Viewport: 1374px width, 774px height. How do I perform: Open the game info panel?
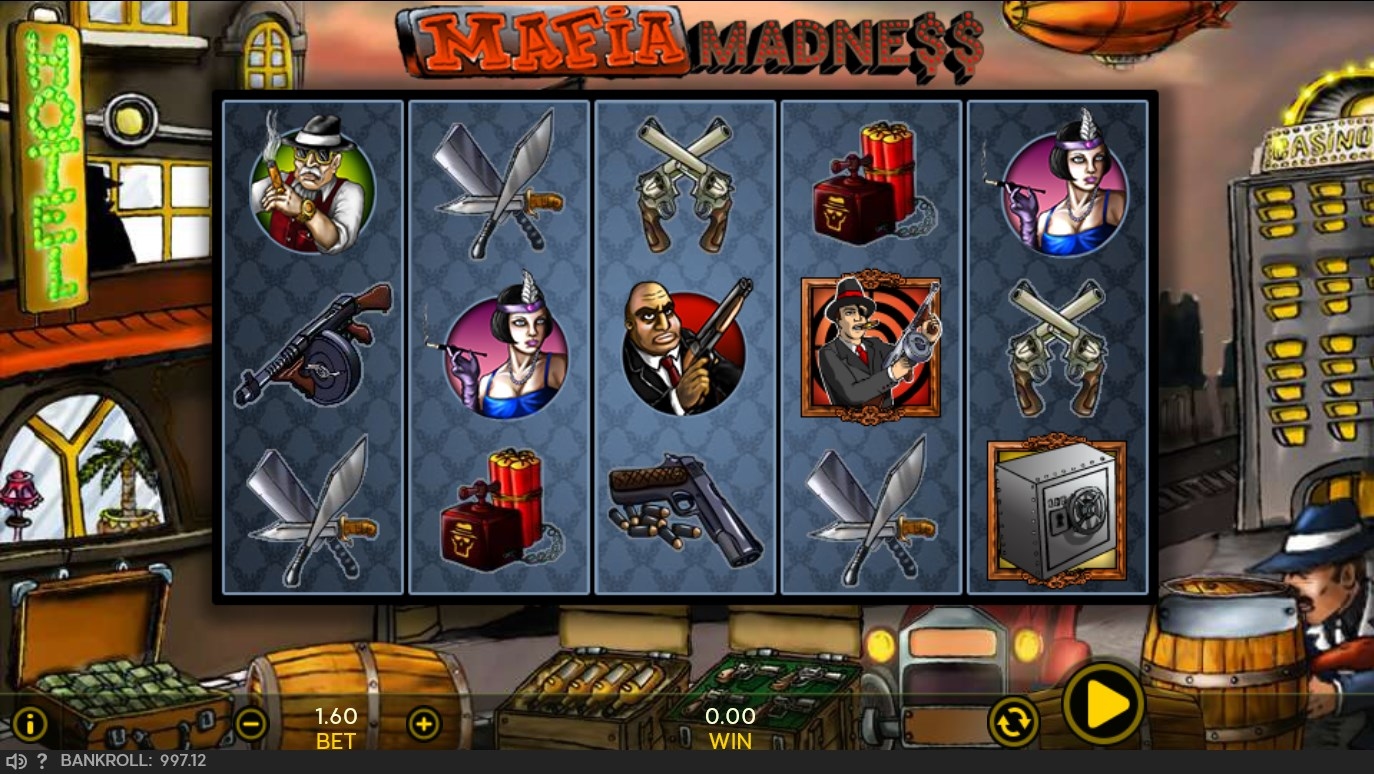(29, 723)
